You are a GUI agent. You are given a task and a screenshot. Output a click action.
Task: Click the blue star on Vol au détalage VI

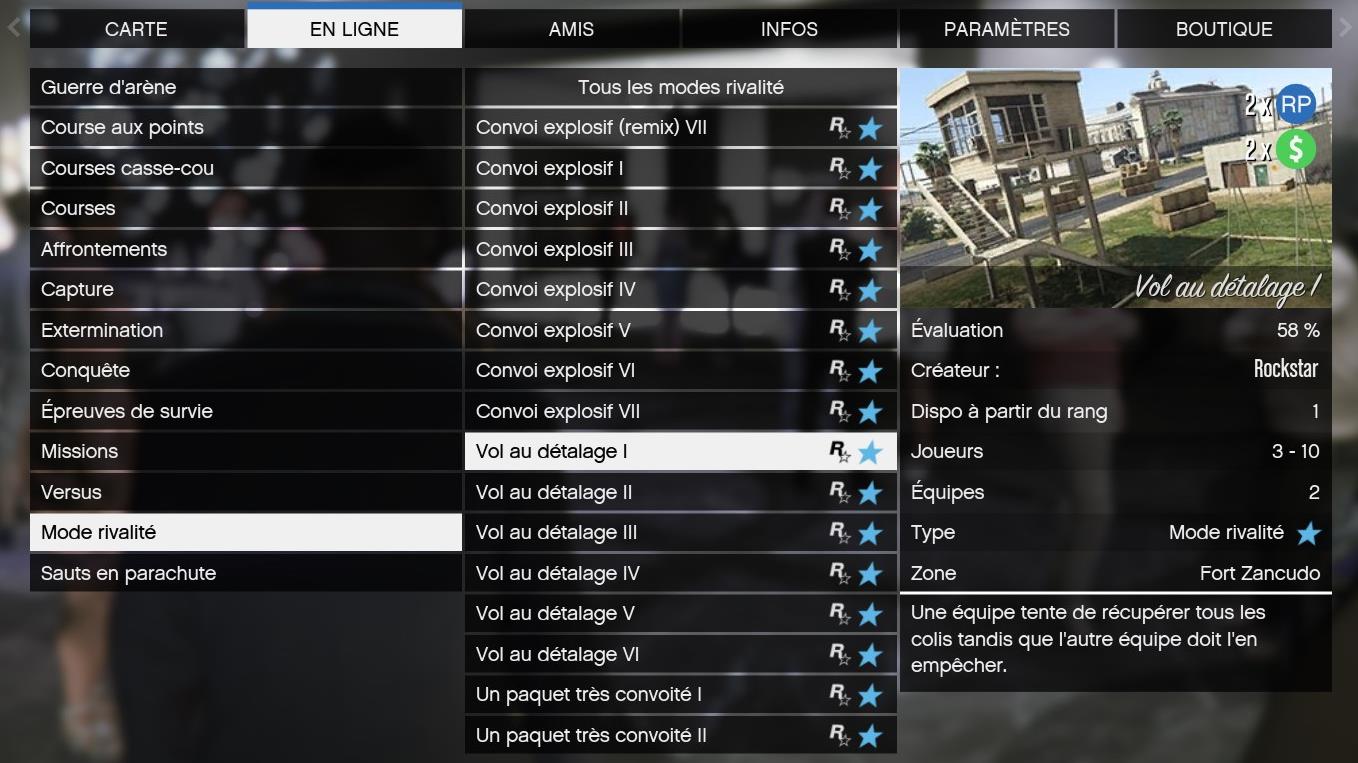[x=870, y=653]
